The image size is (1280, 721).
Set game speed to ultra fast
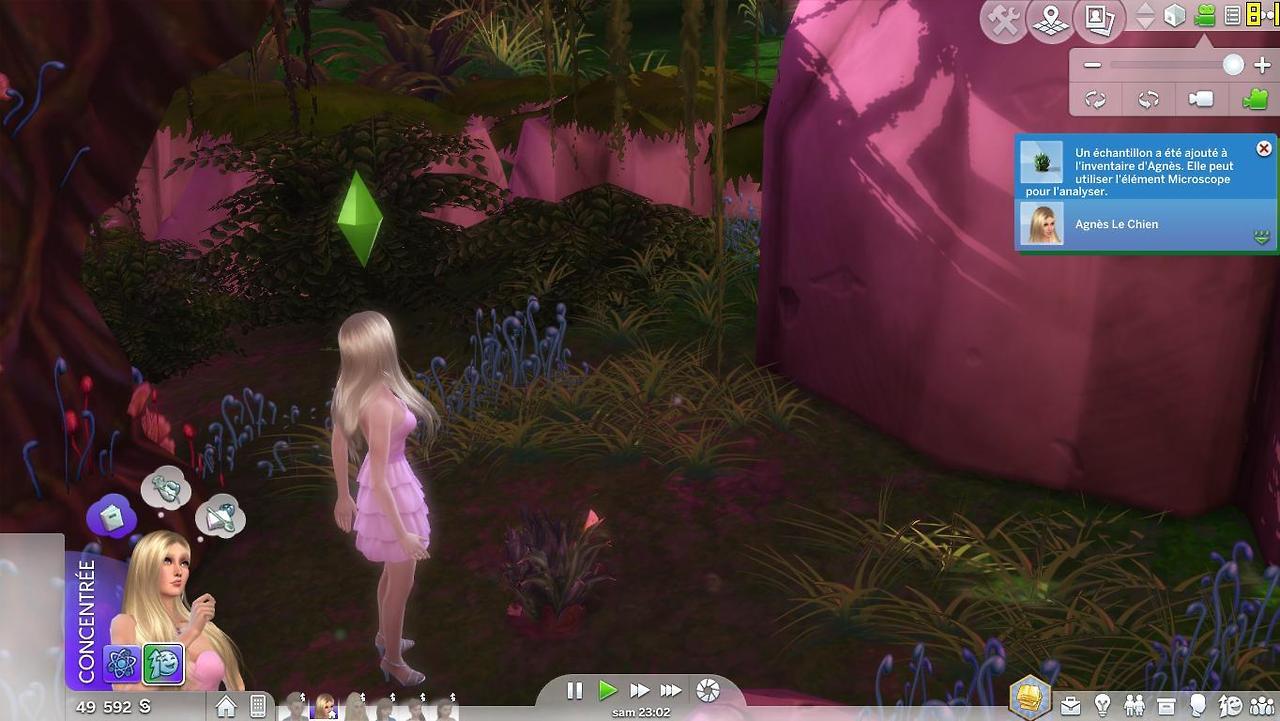tap(671, 690)
